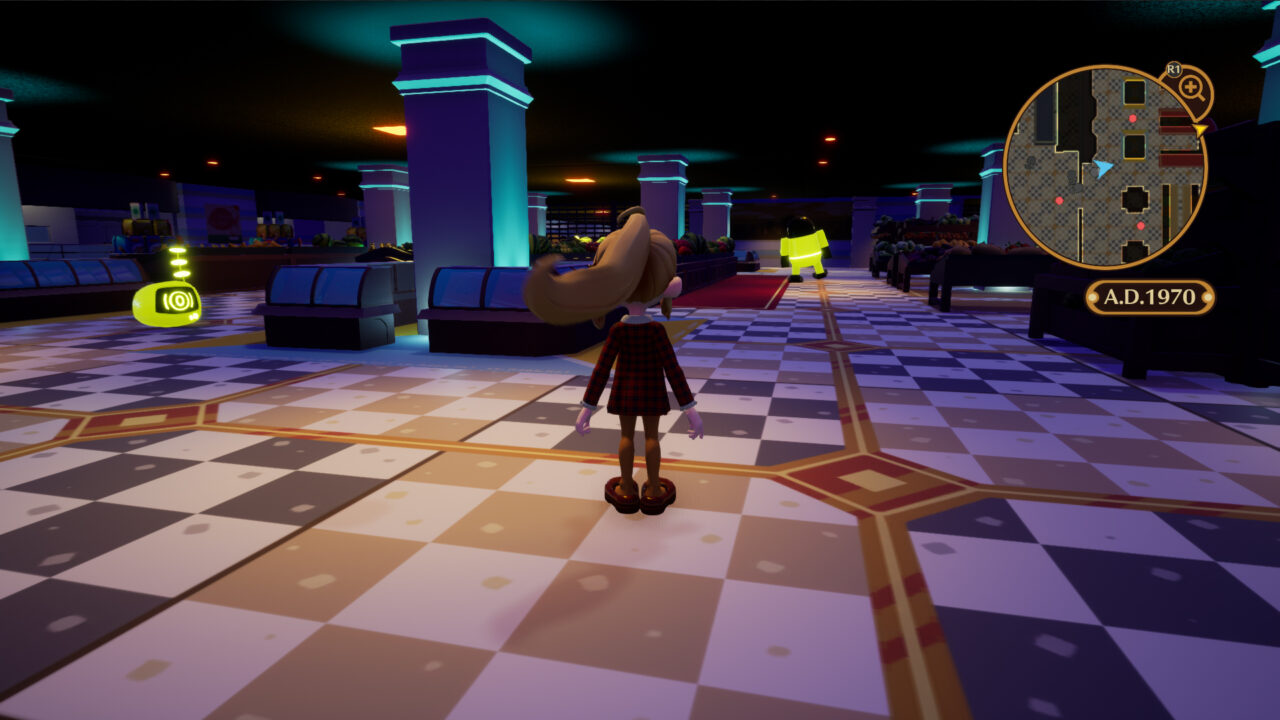This screenshot has height=720, width=1280.
Task: Click the glowing camera screen on yellow robot
Action: 178,299
